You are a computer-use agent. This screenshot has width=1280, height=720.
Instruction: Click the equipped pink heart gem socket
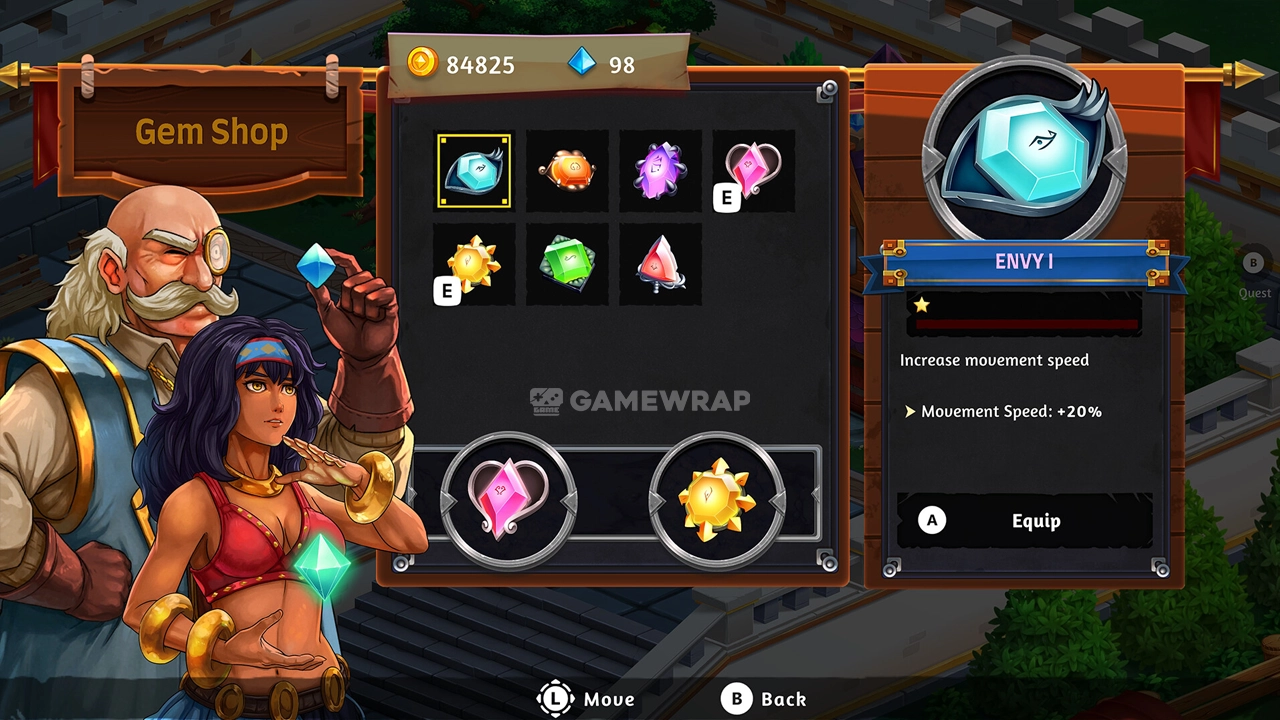click(x=509, y=497)
